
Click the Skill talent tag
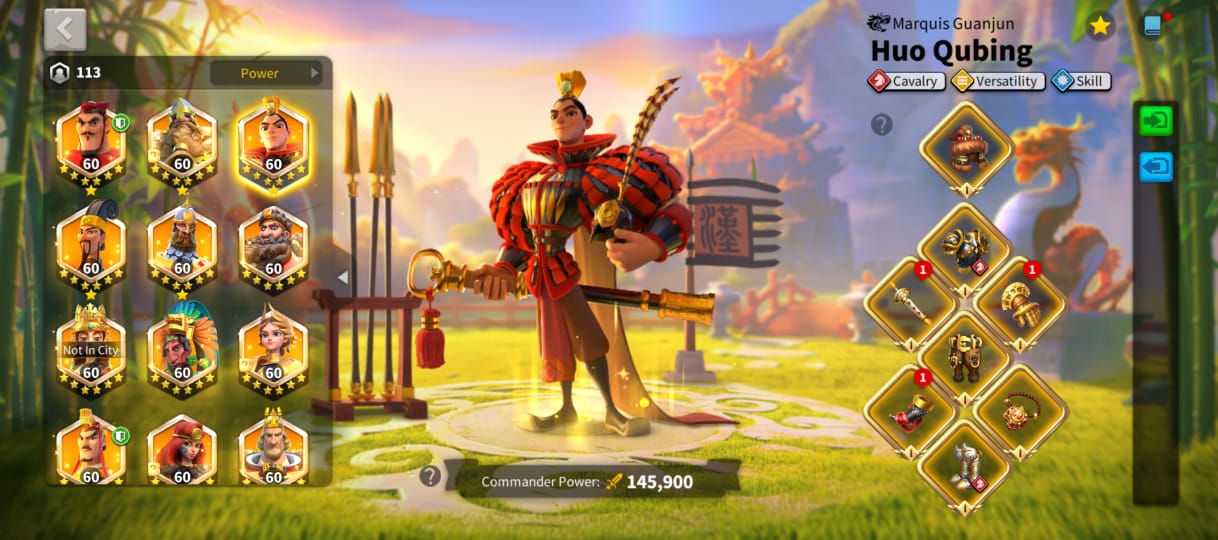tap(1081, 82)
